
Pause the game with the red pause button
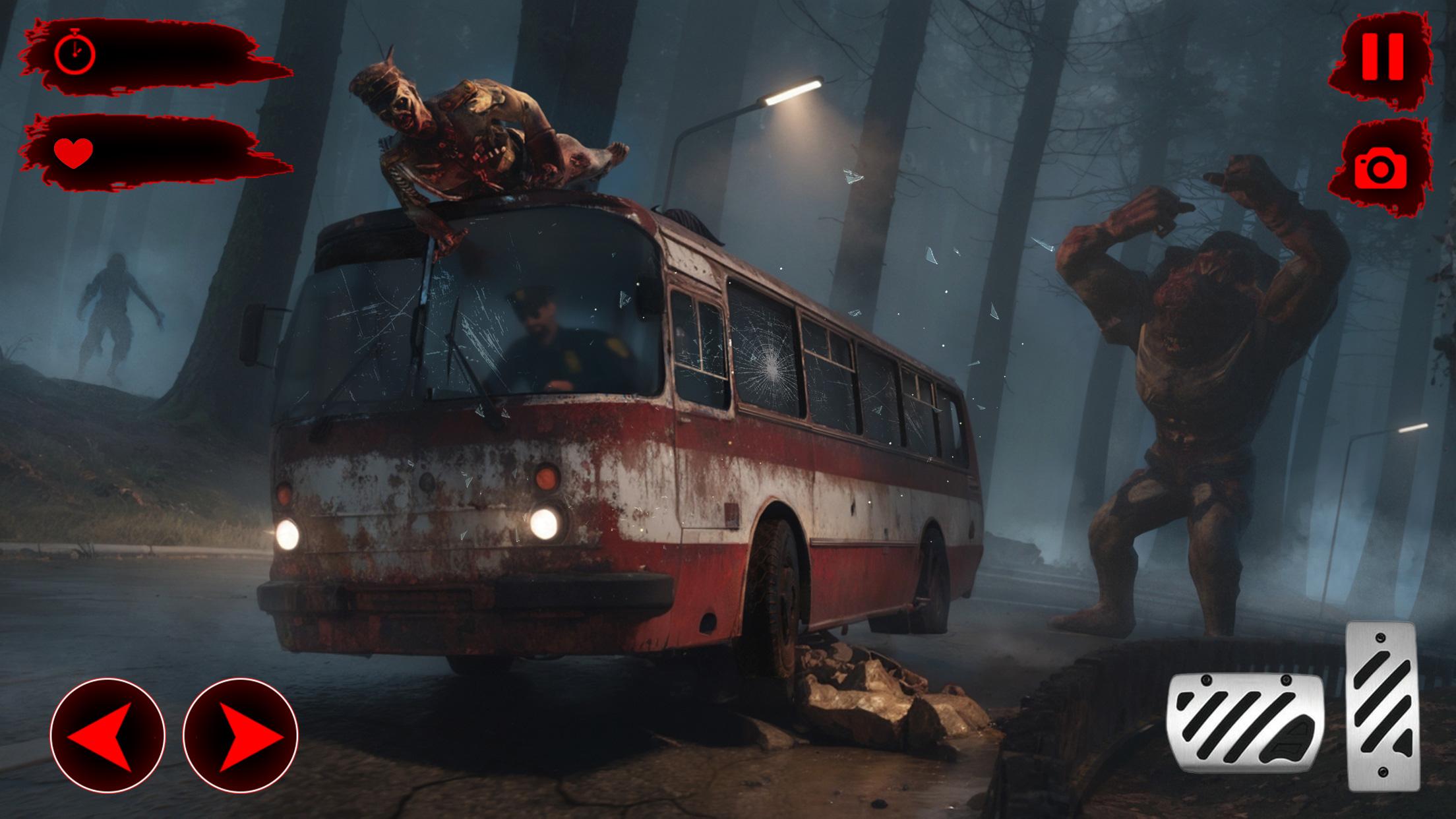(x=1383, y=57)
